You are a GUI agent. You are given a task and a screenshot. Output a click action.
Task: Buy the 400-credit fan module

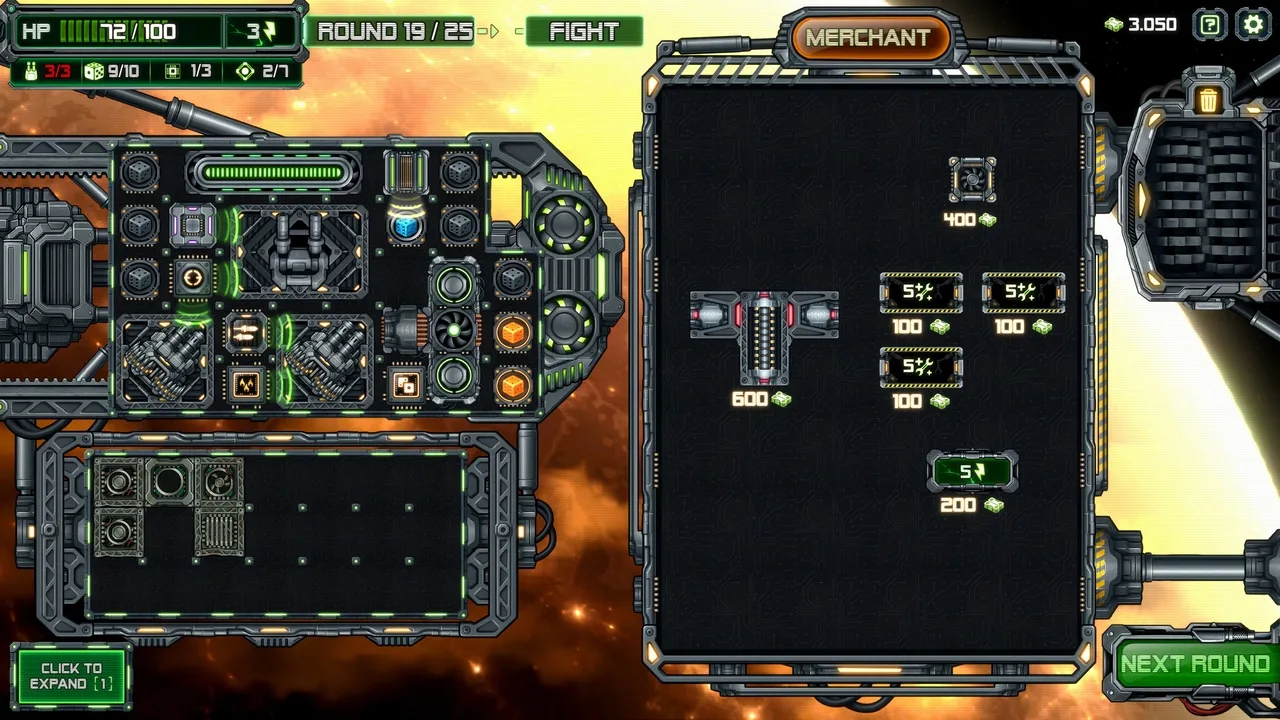tap(972, 180)
